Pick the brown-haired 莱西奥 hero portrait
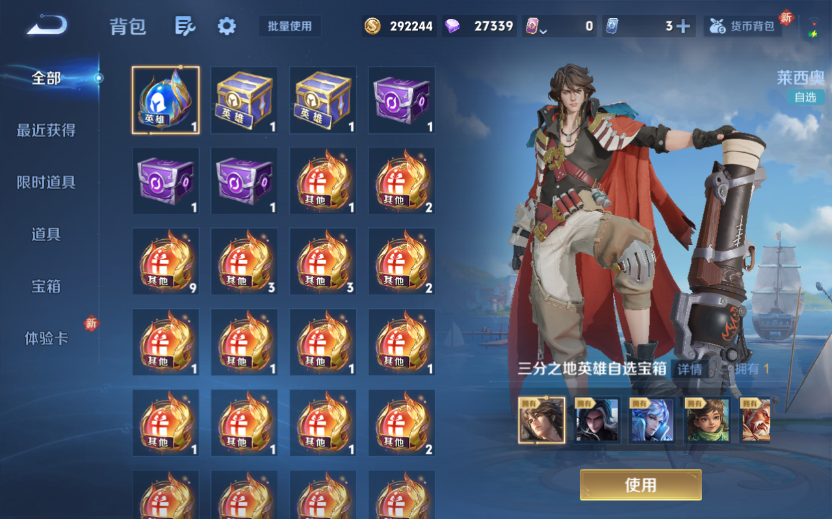Screen dimensions: 832x519 coord(541,420)
